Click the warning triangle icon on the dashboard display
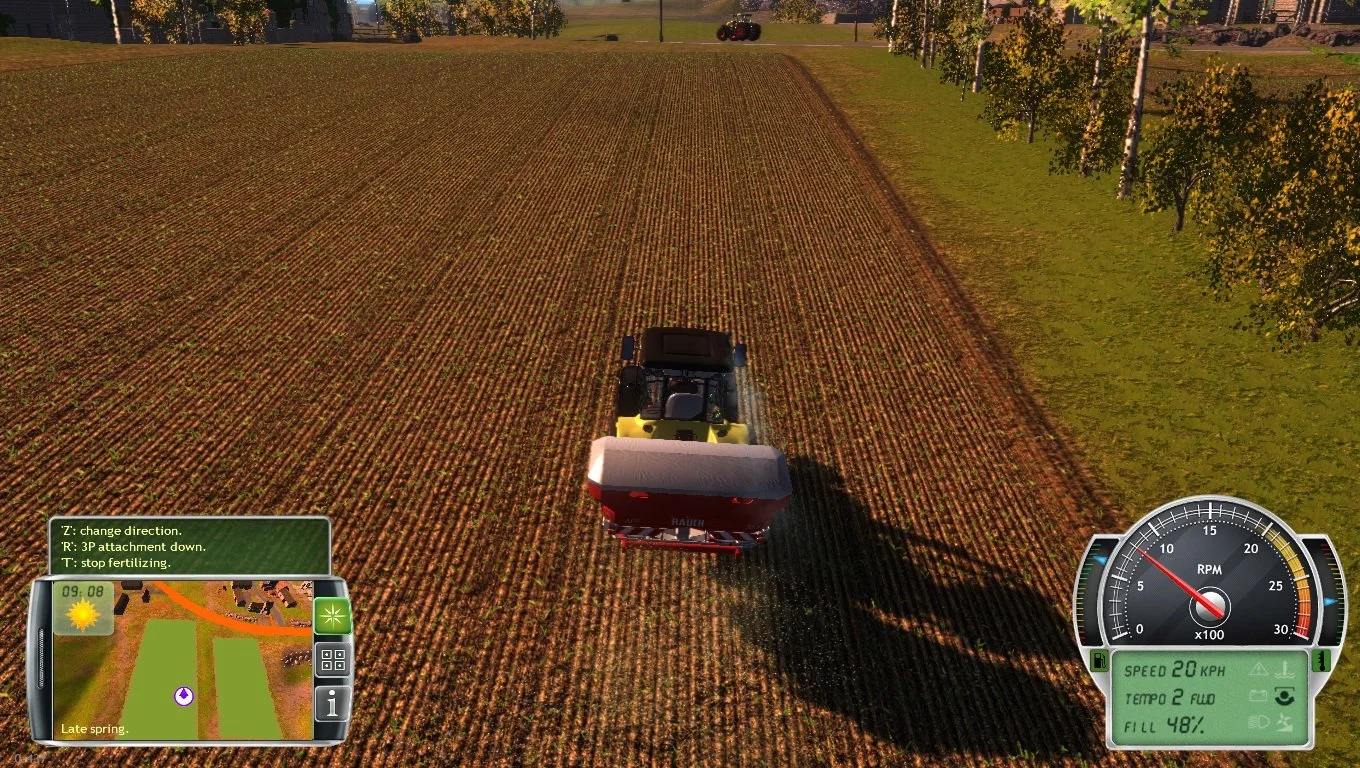The image size is (1360, 768). [1260, 671]
